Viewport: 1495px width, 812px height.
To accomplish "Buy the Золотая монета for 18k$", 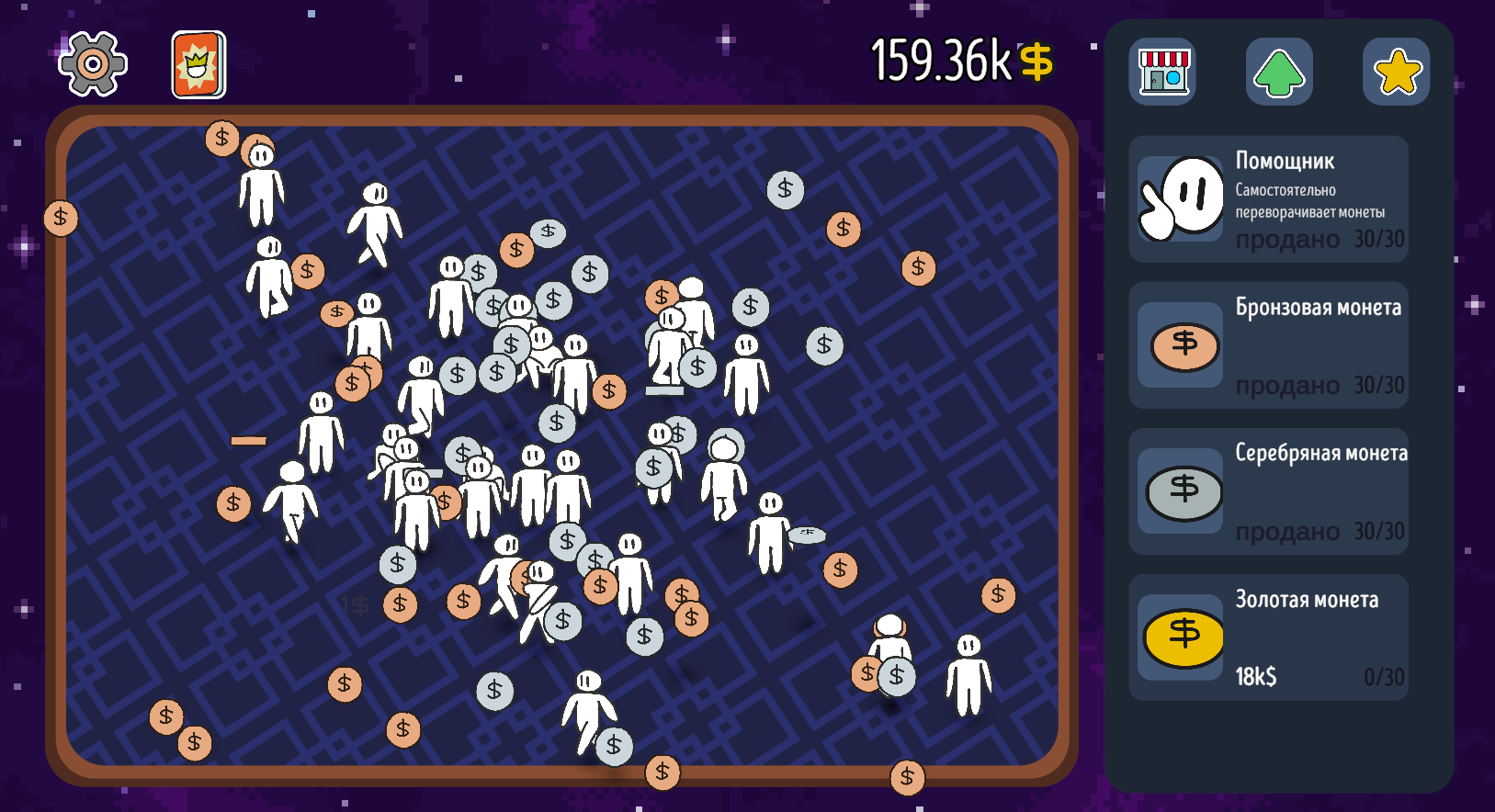I will coord(1268,636).
